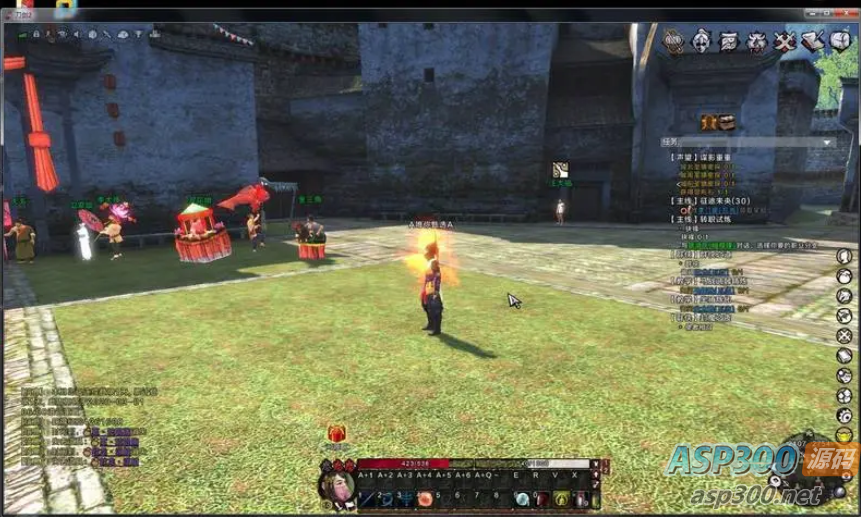Close the game window
This screenshot has height=517, width=861.
tap(838, 9)
